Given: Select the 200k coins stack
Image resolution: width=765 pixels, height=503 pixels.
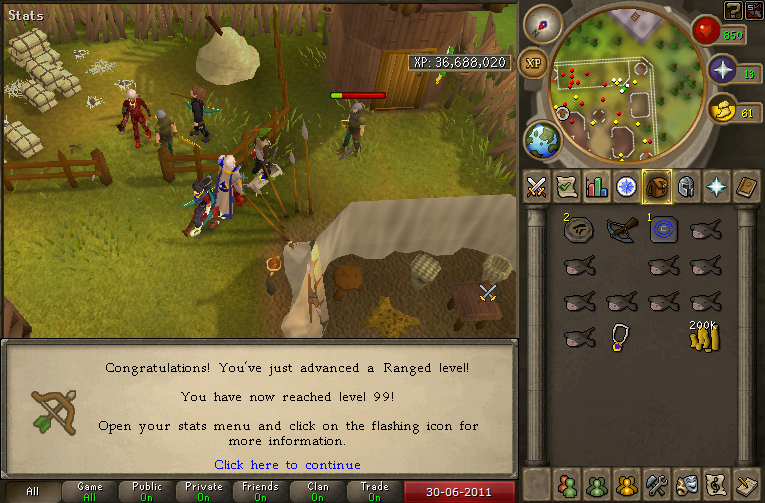Looking at the screenshot, I should pyautogui.click(x=704, y=337).
